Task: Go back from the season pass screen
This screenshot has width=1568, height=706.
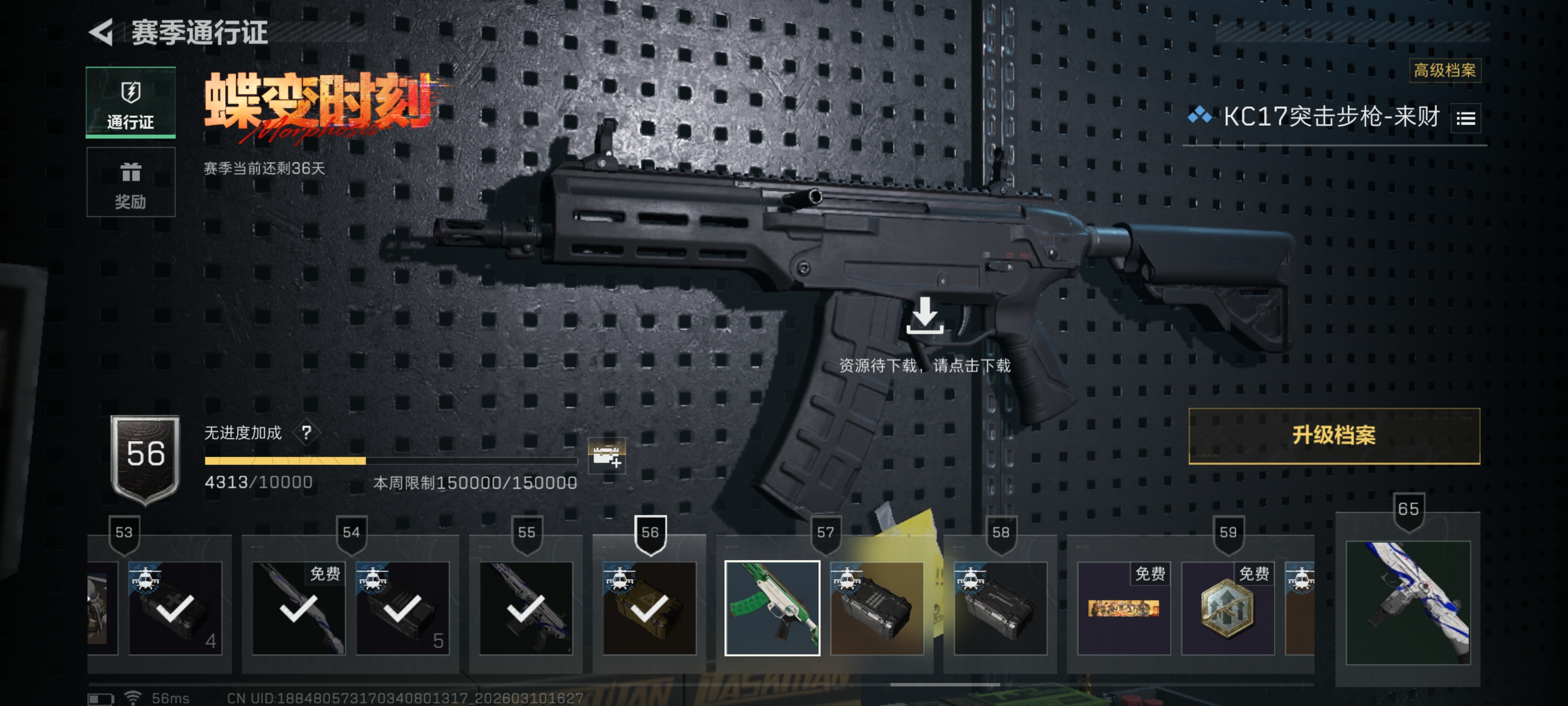Action: (101, 32)
